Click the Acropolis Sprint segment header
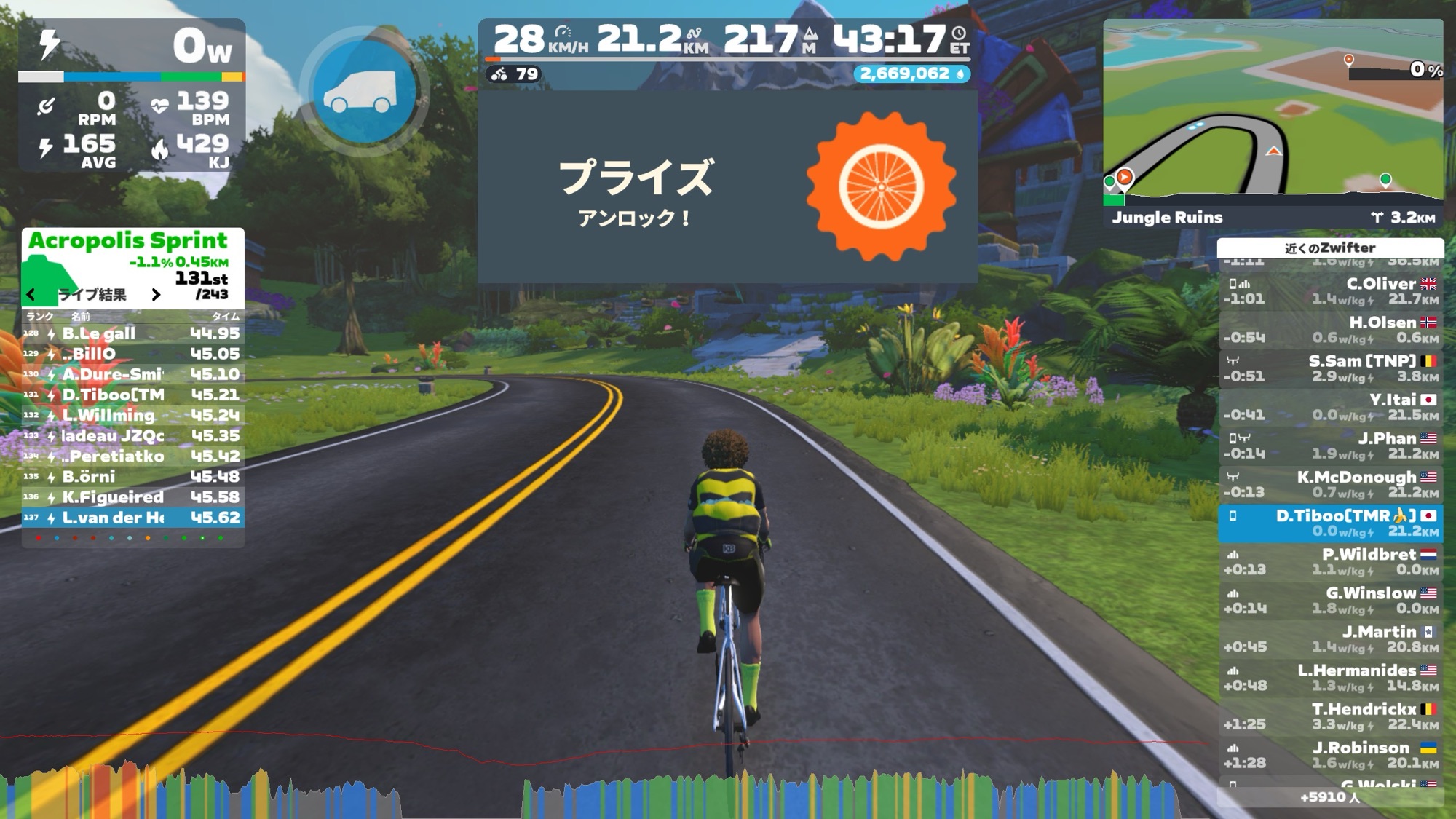This screenshot has width=1456, height=819. pyautogui.click(x=128, y=241)
